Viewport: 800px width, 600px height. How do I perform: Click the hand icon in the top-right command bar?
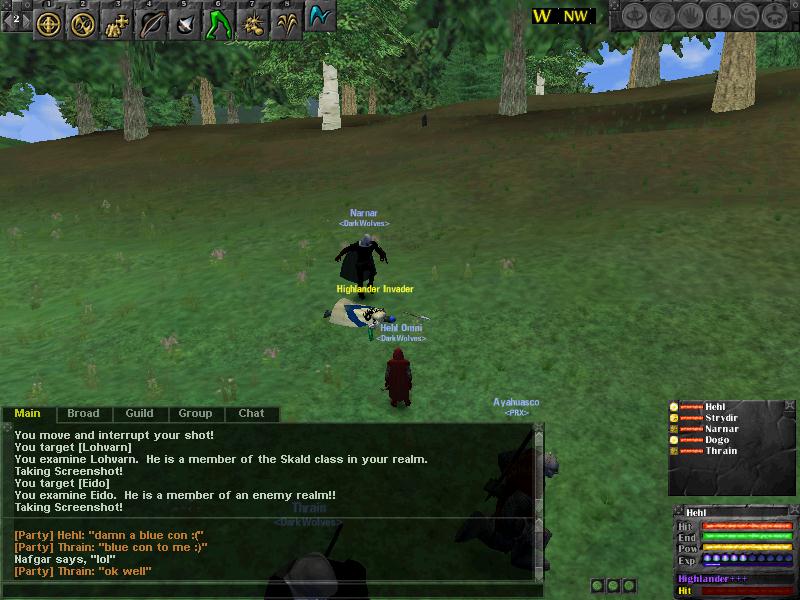point(691,16)
